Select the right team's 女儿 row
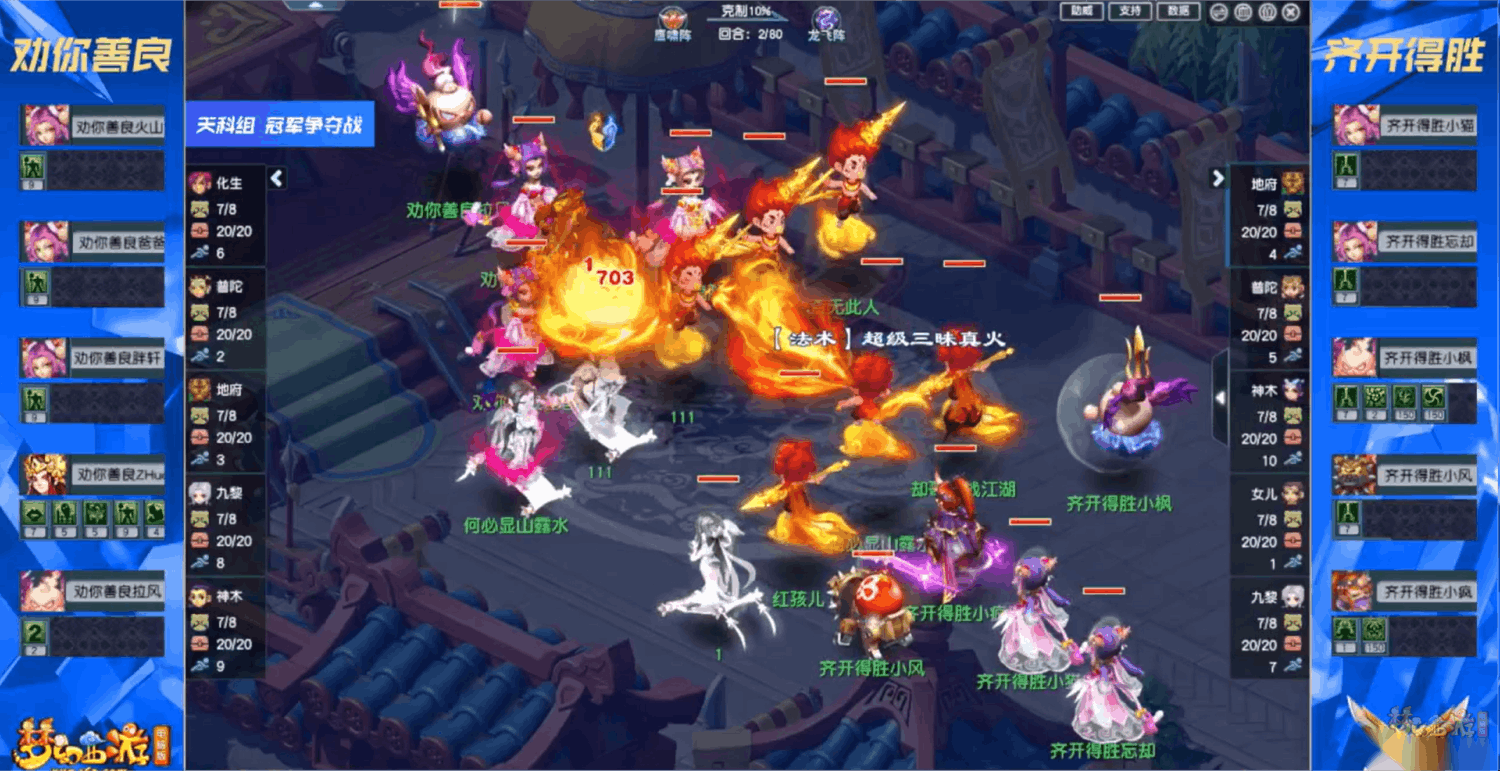This screenshot has width=1500, height=771. pos(1268,525)
